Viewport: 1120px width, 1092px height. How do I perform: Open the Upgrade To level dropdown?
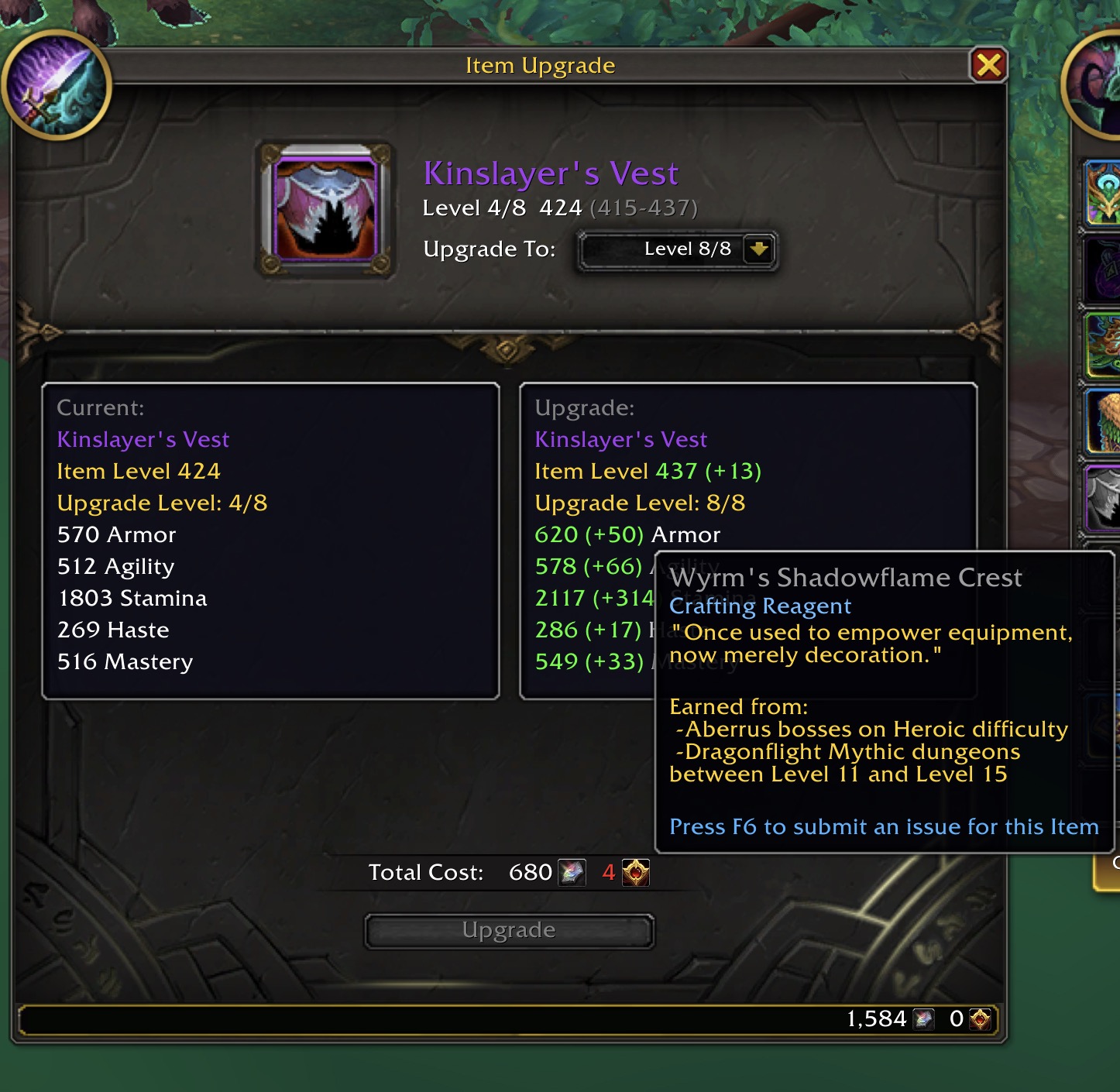(758, 249)
